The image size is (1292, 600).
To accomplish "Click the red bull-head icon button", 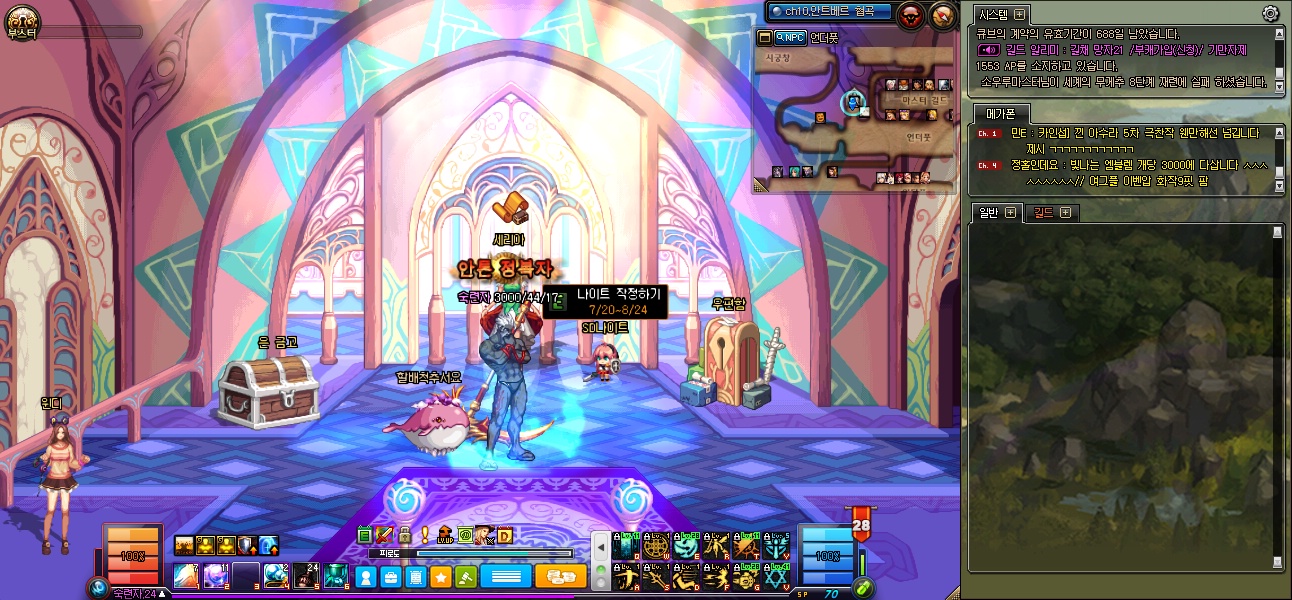I will pyautogui.click(x=911, y=15).
